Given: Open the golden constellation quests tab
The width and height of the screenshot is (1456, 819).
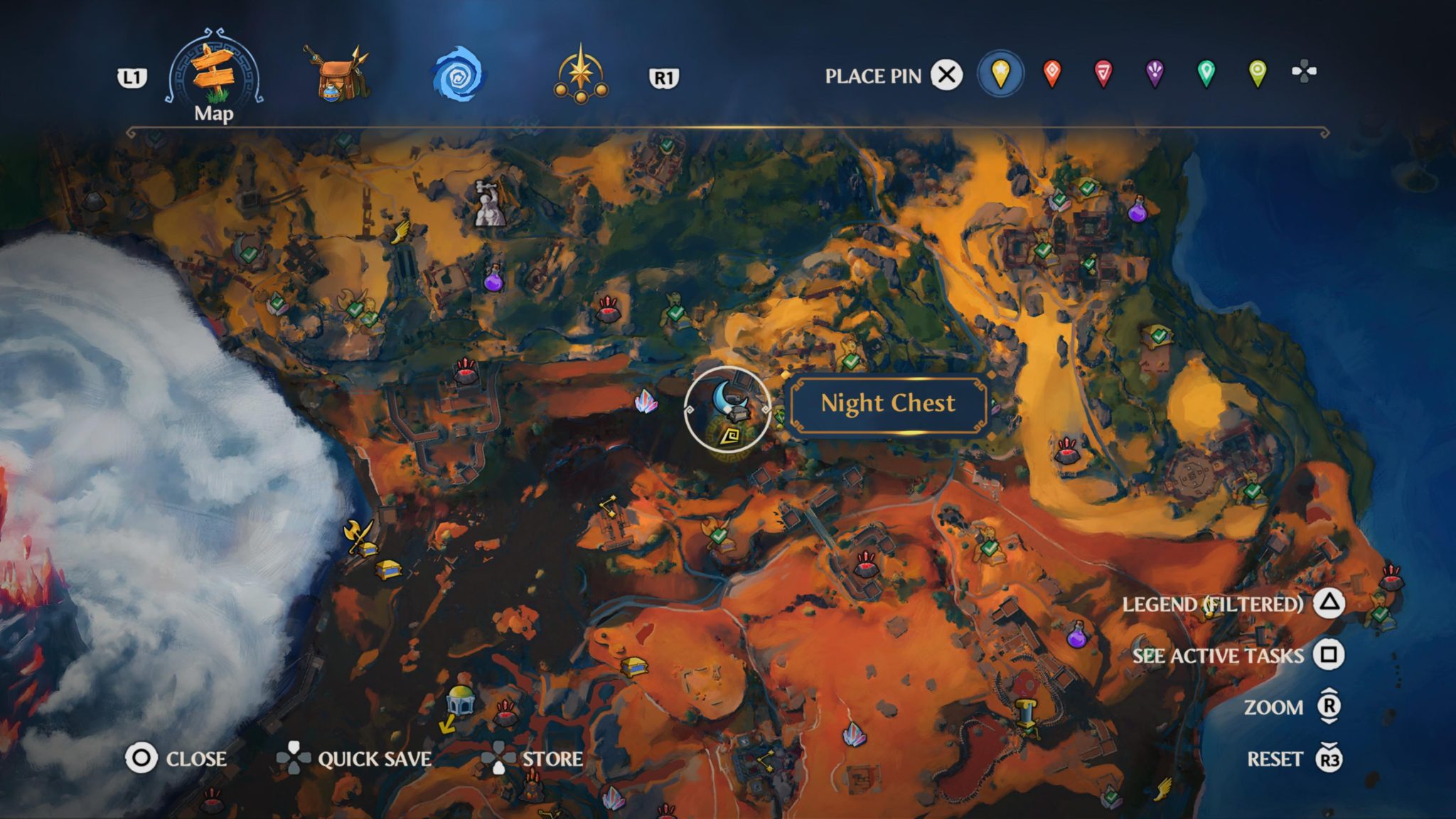Looking at the screenshot, I should click(x=582, y=75).
